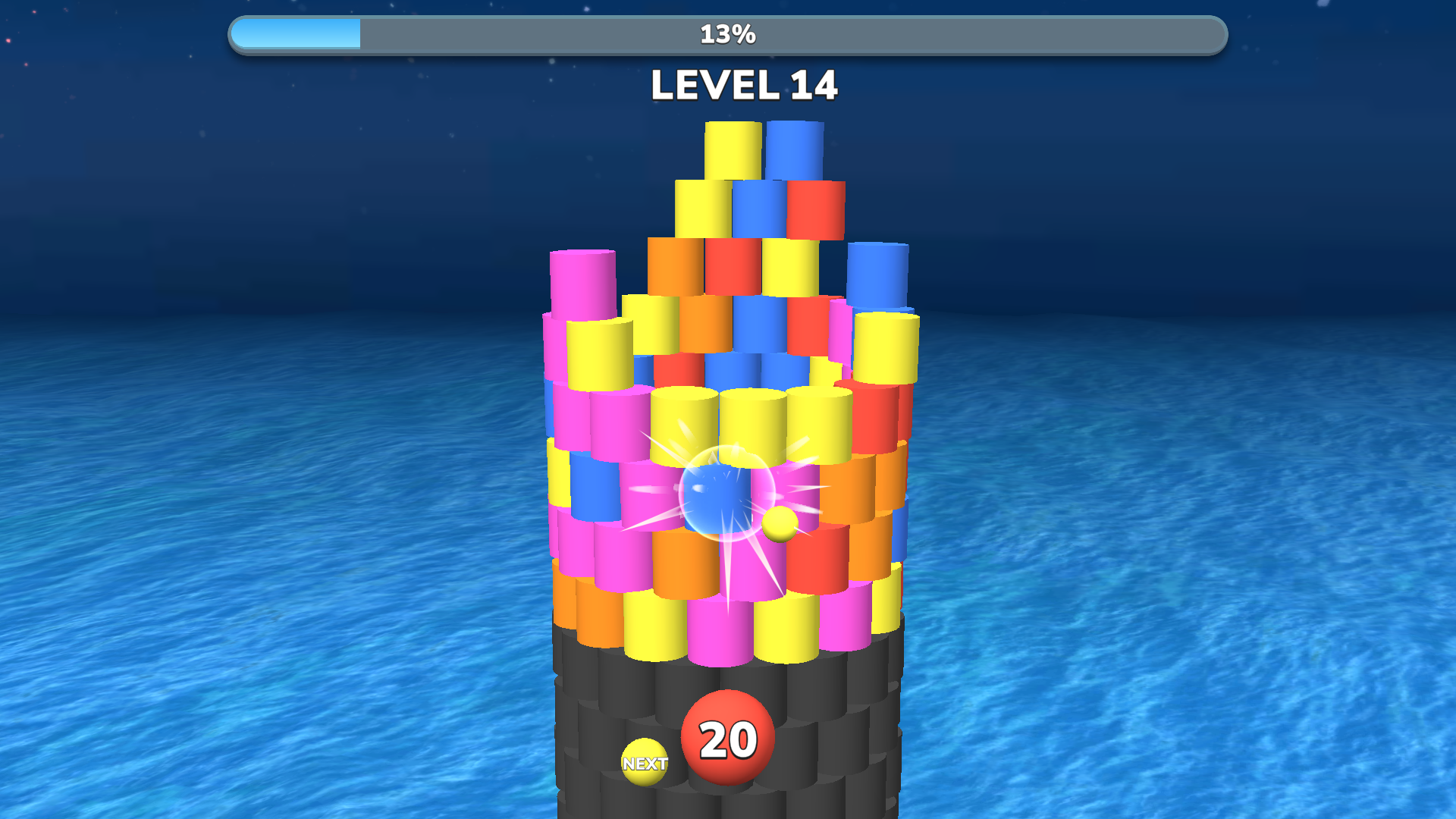Tap the yellow cylinder ring around the shield
This screenshot has width=1456, height=819.
(751, 421)
